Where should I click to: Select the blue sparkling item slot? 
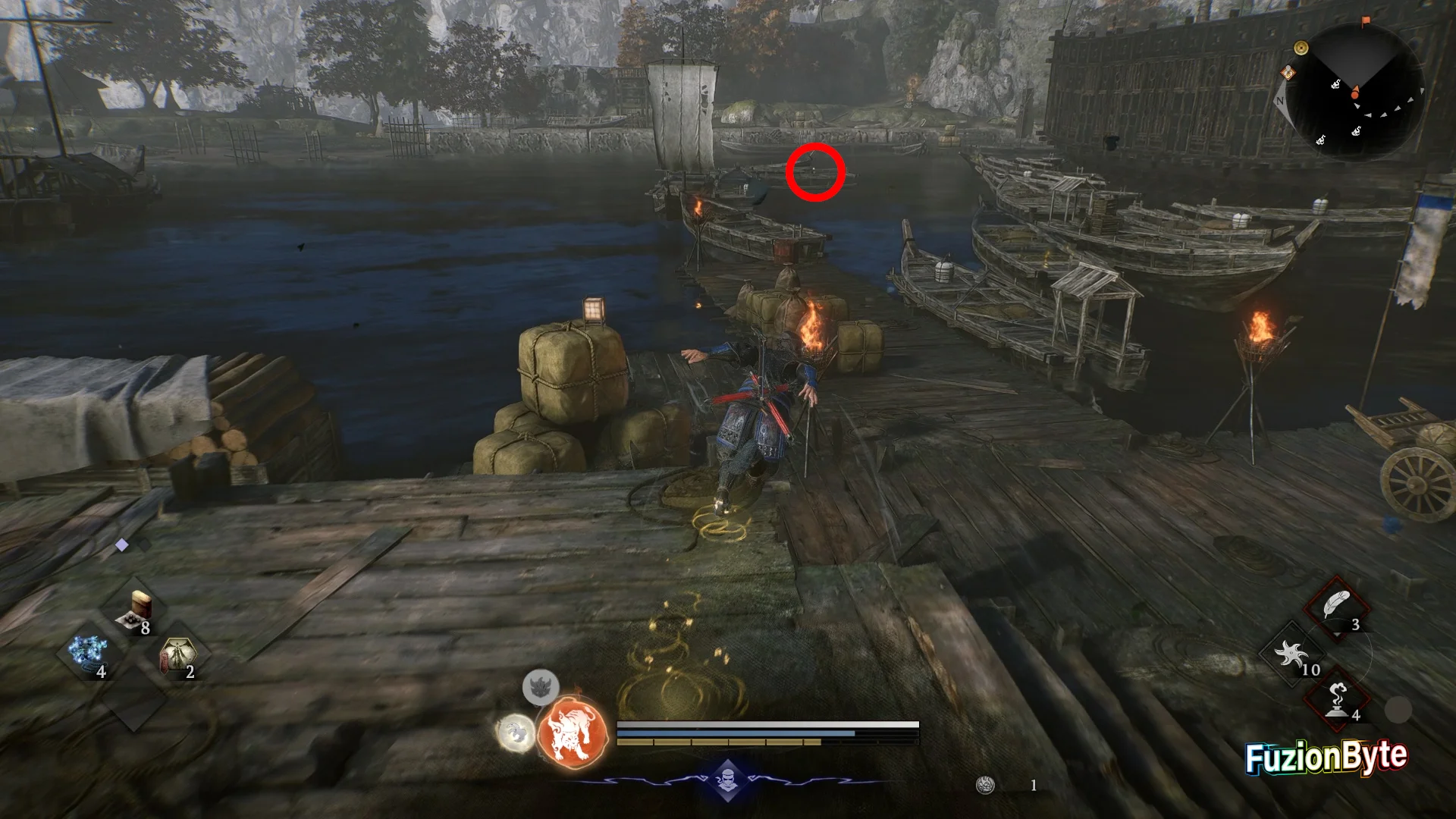coord(89,654)
